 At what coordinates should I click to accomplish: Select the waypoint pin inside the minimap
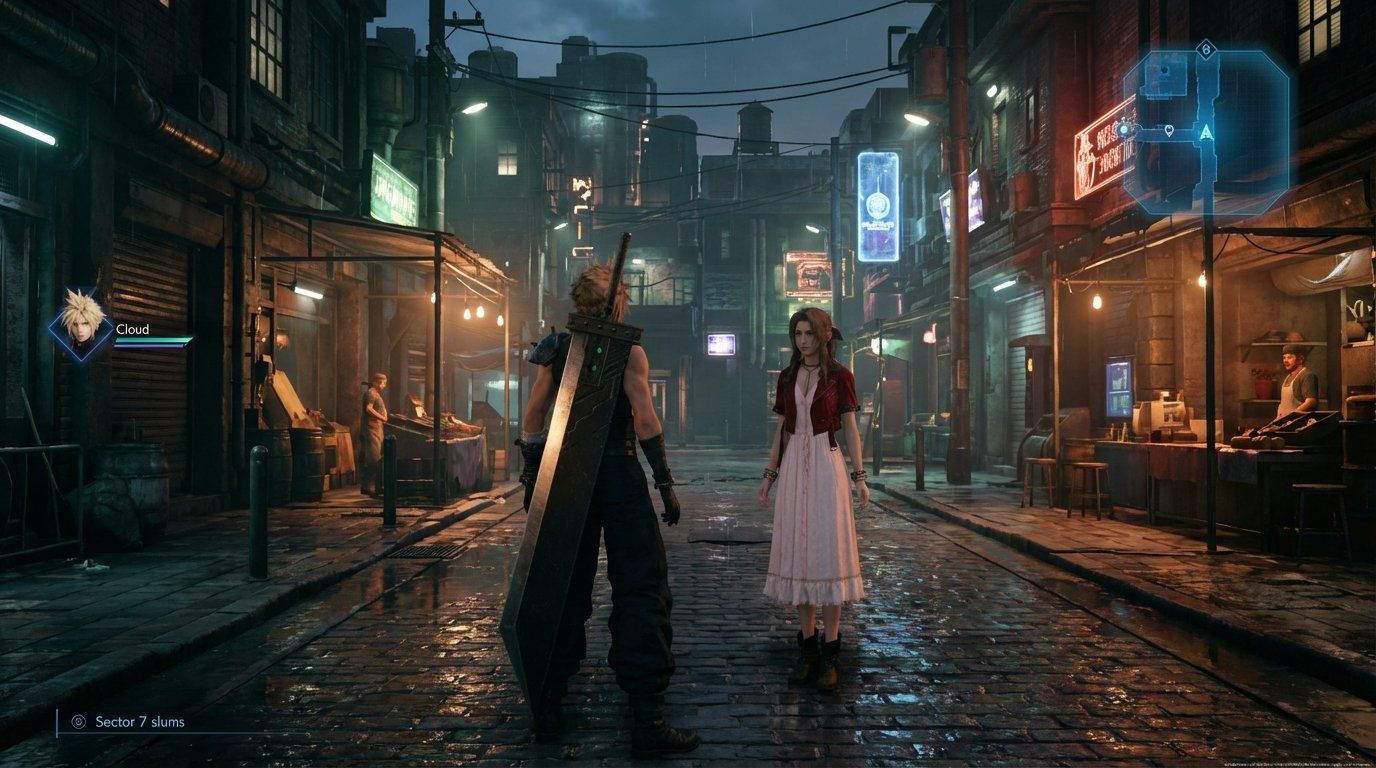pyautogui.click(x=1171, y=131)
